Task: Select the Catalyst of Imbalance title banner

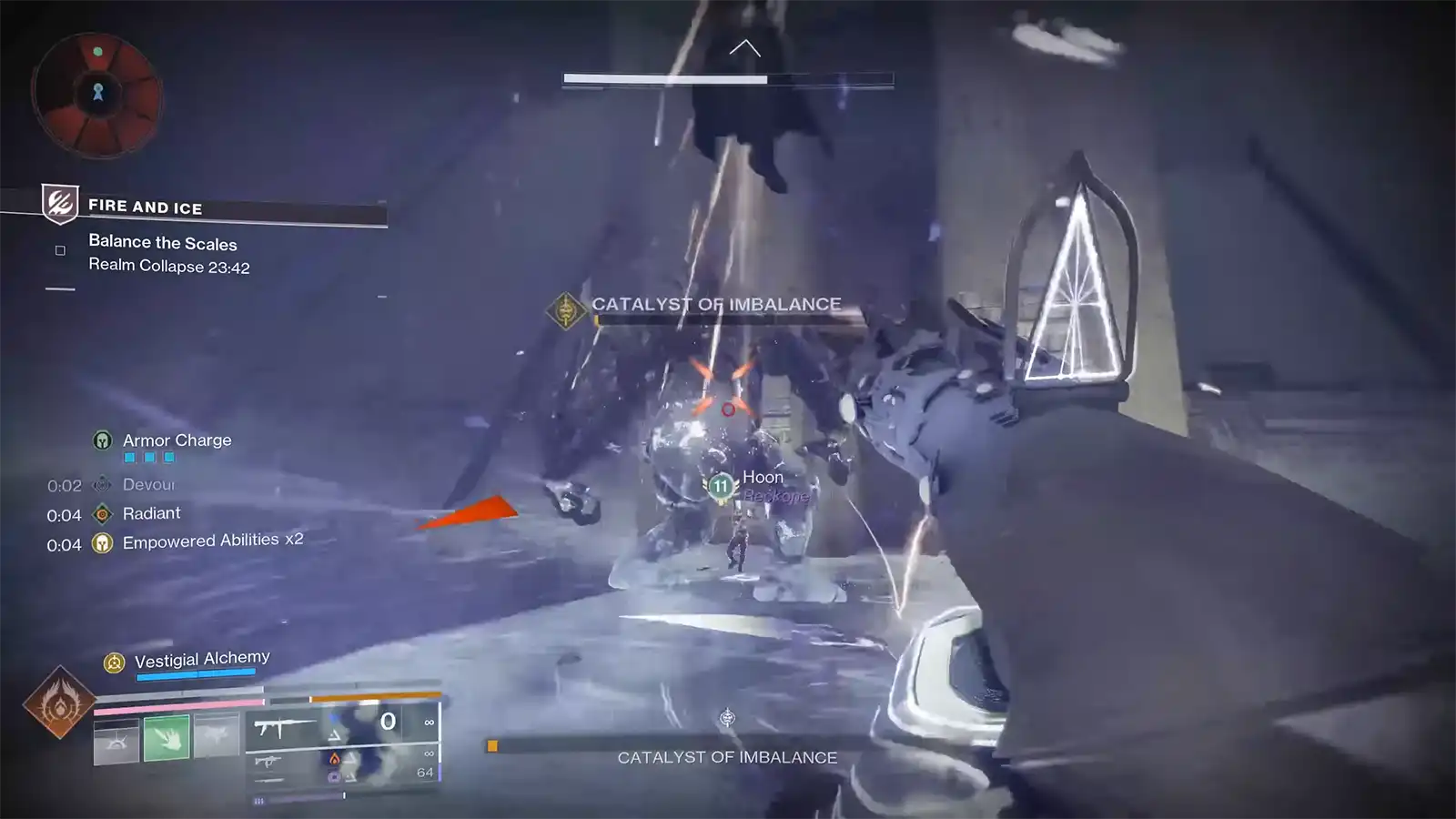Action: pyautogui.click(x=716, y=305)
